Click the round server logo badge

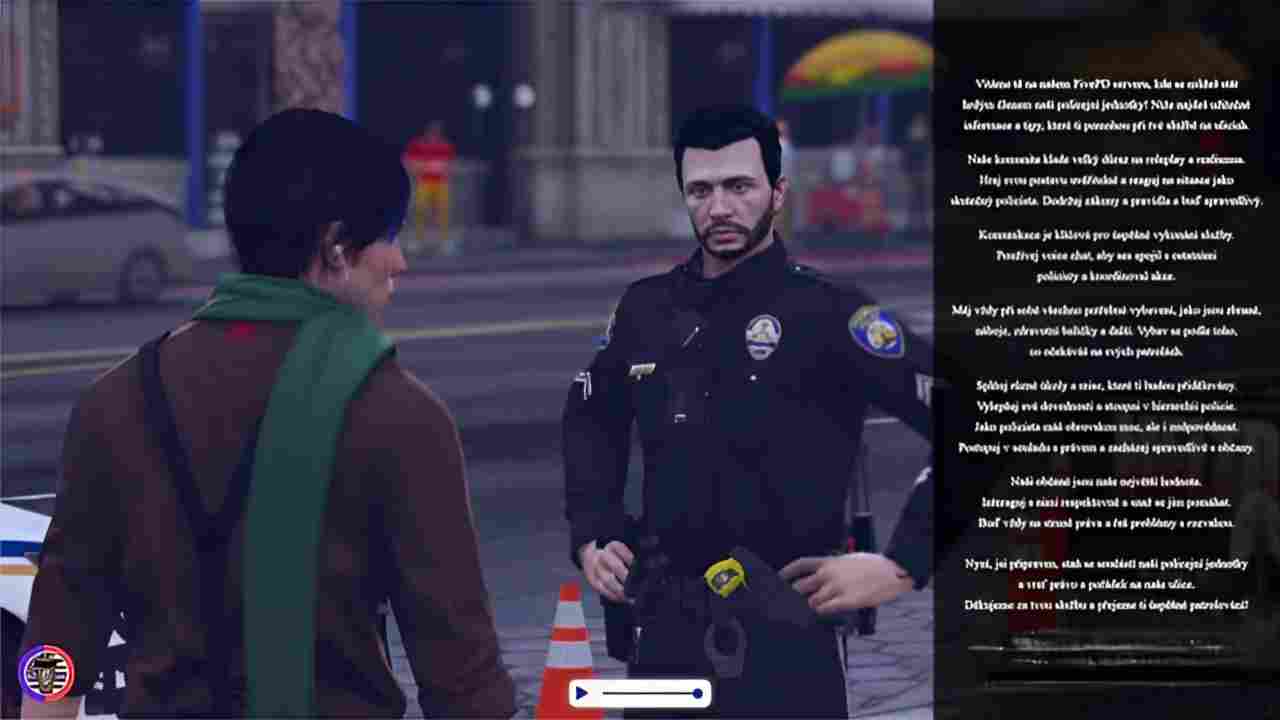[46, 671]
